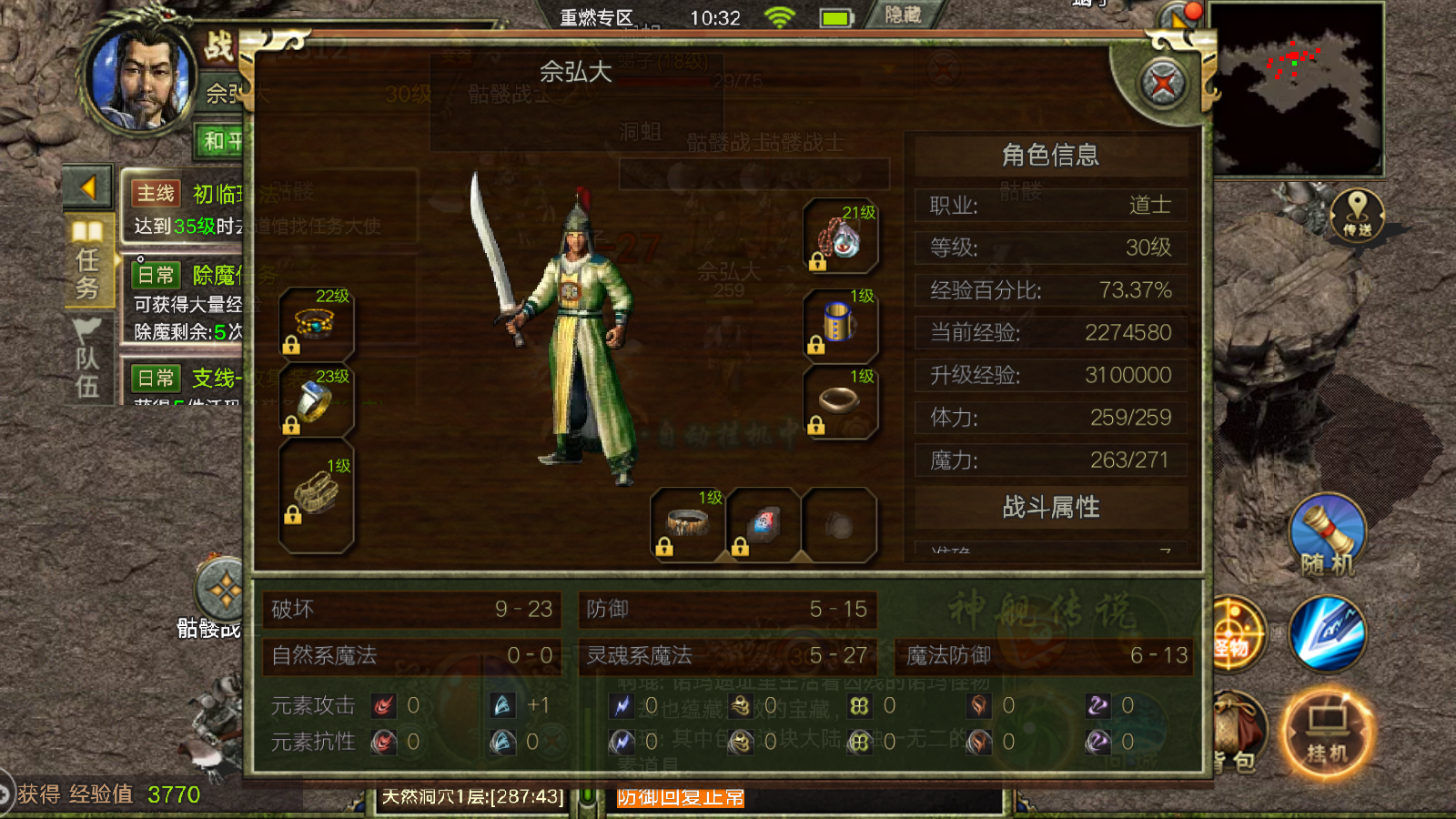Open the 主线 main quest entry
The image size is (1456, 819).
(x=187, y=207)
